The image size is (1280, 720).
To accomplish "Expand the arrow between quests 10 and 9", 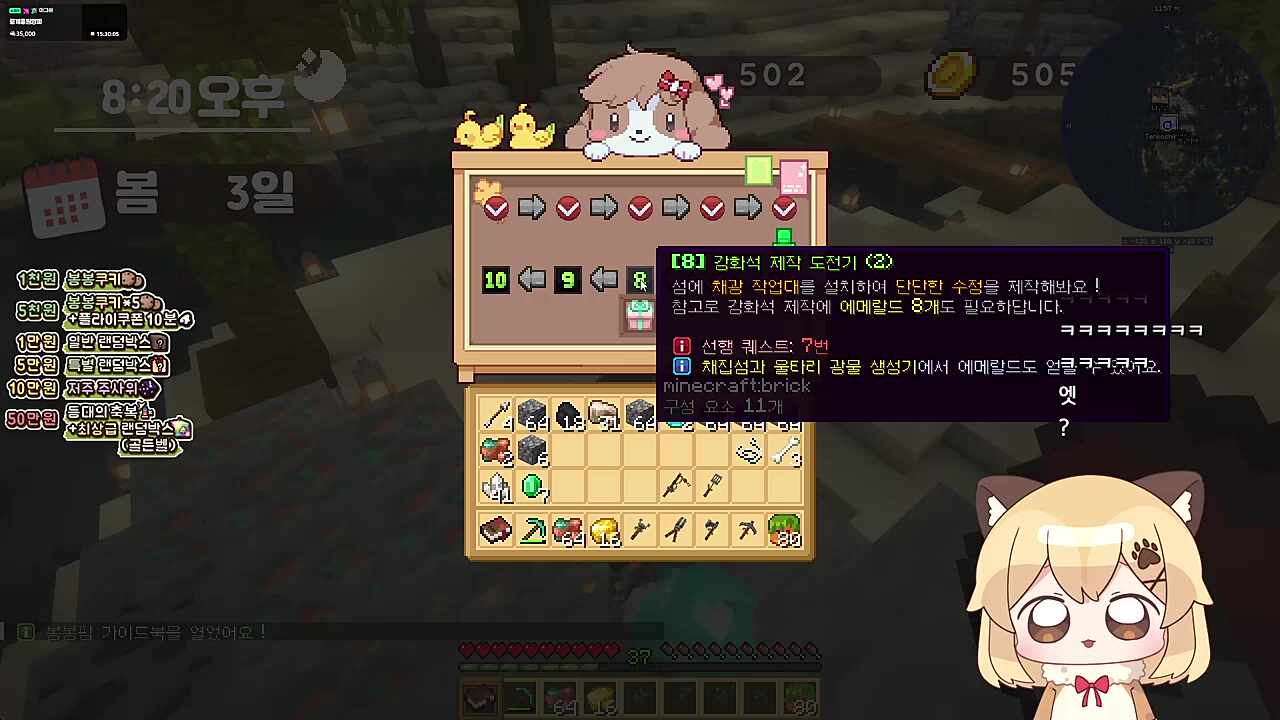I will pos(531,280).
